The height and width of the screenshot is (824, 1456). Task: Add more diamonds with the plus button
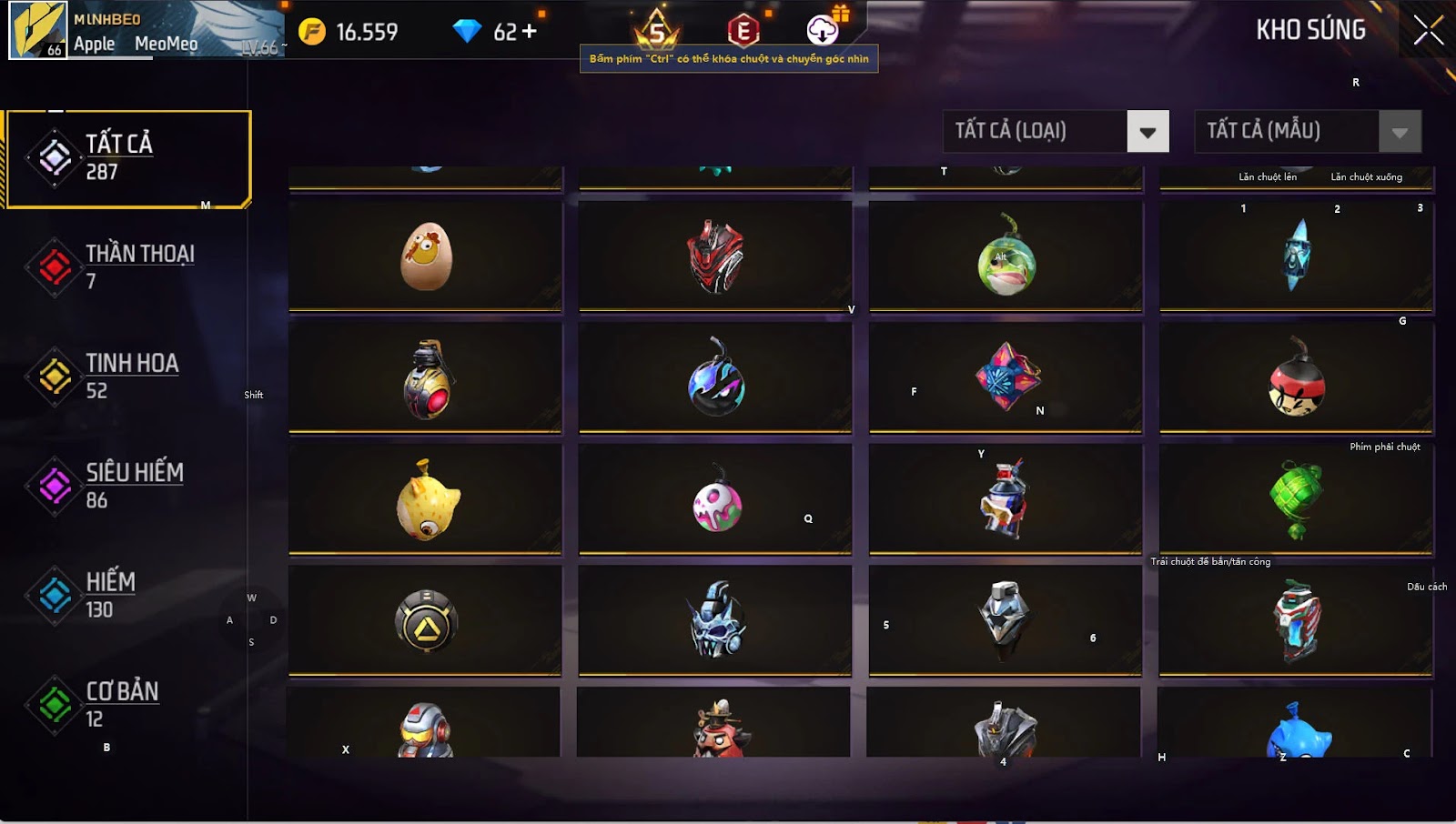coord(529,32)
